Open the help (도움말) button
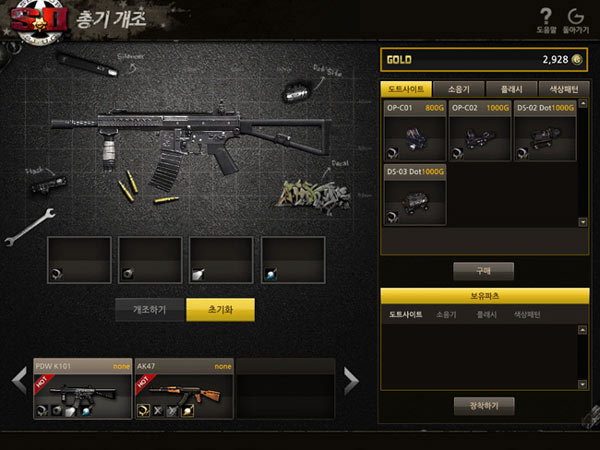Image resolution: width=600 pixels, height=450 pixels. [x=545, y=19]
